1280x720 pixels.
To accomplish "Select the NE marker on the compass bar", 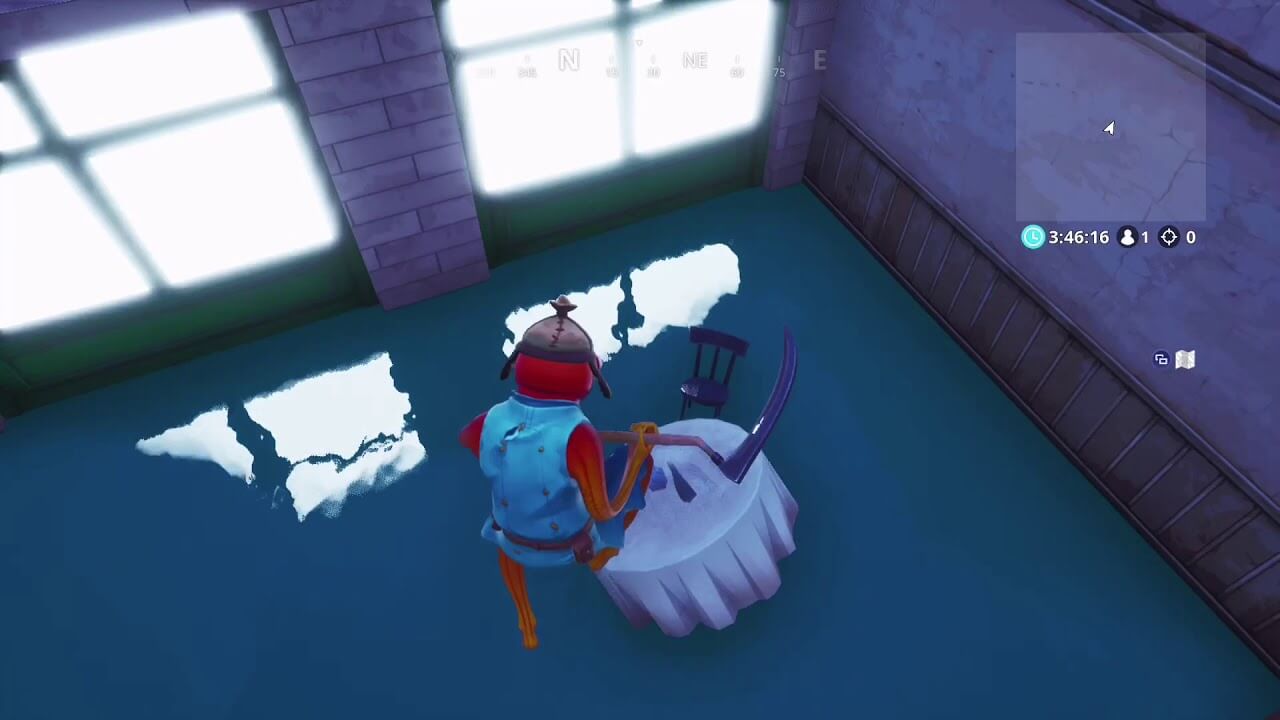I will tap(695, 60).
